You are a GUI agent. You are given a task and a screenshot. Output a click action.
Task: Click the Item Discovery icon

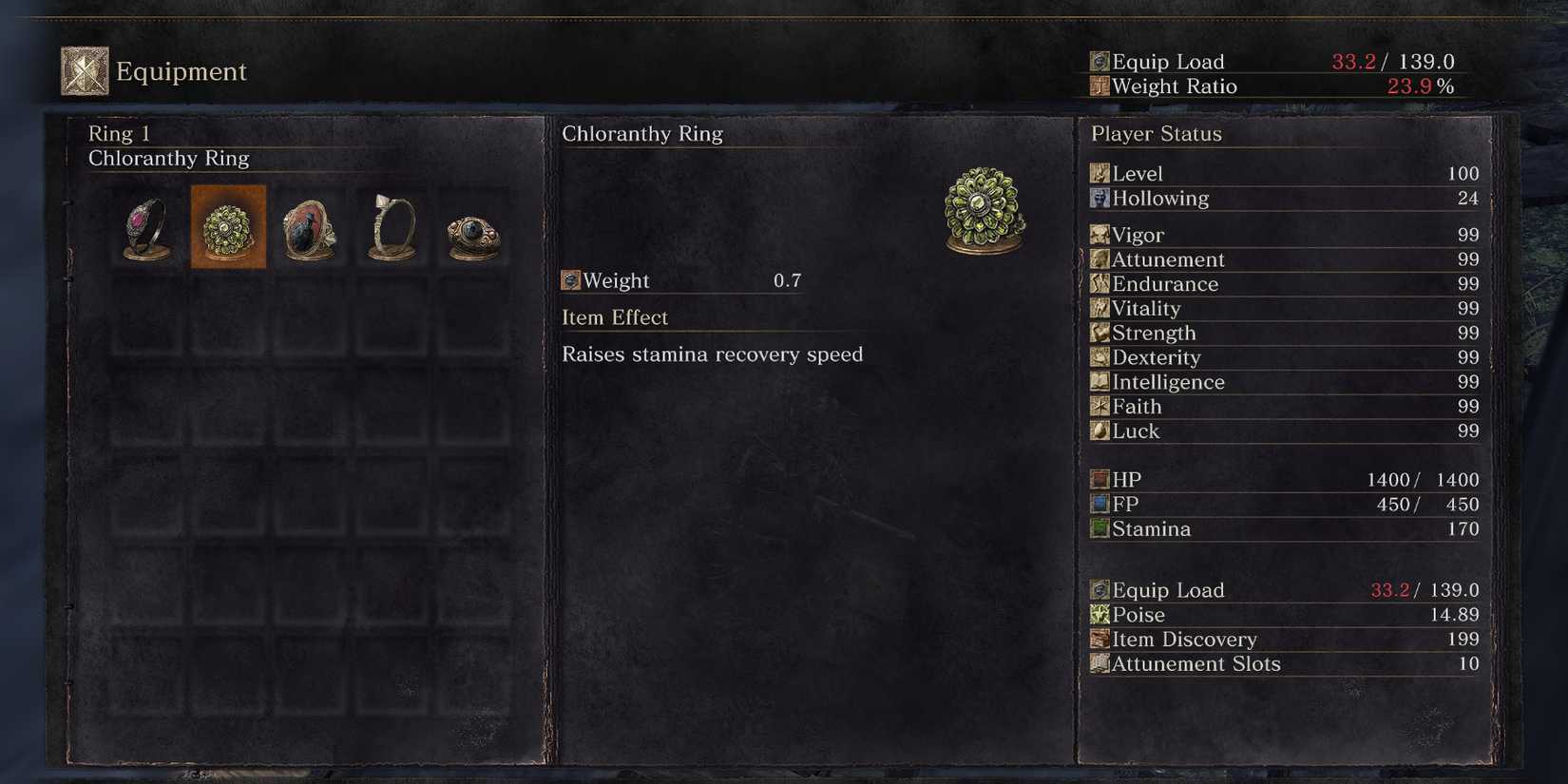1100,639
